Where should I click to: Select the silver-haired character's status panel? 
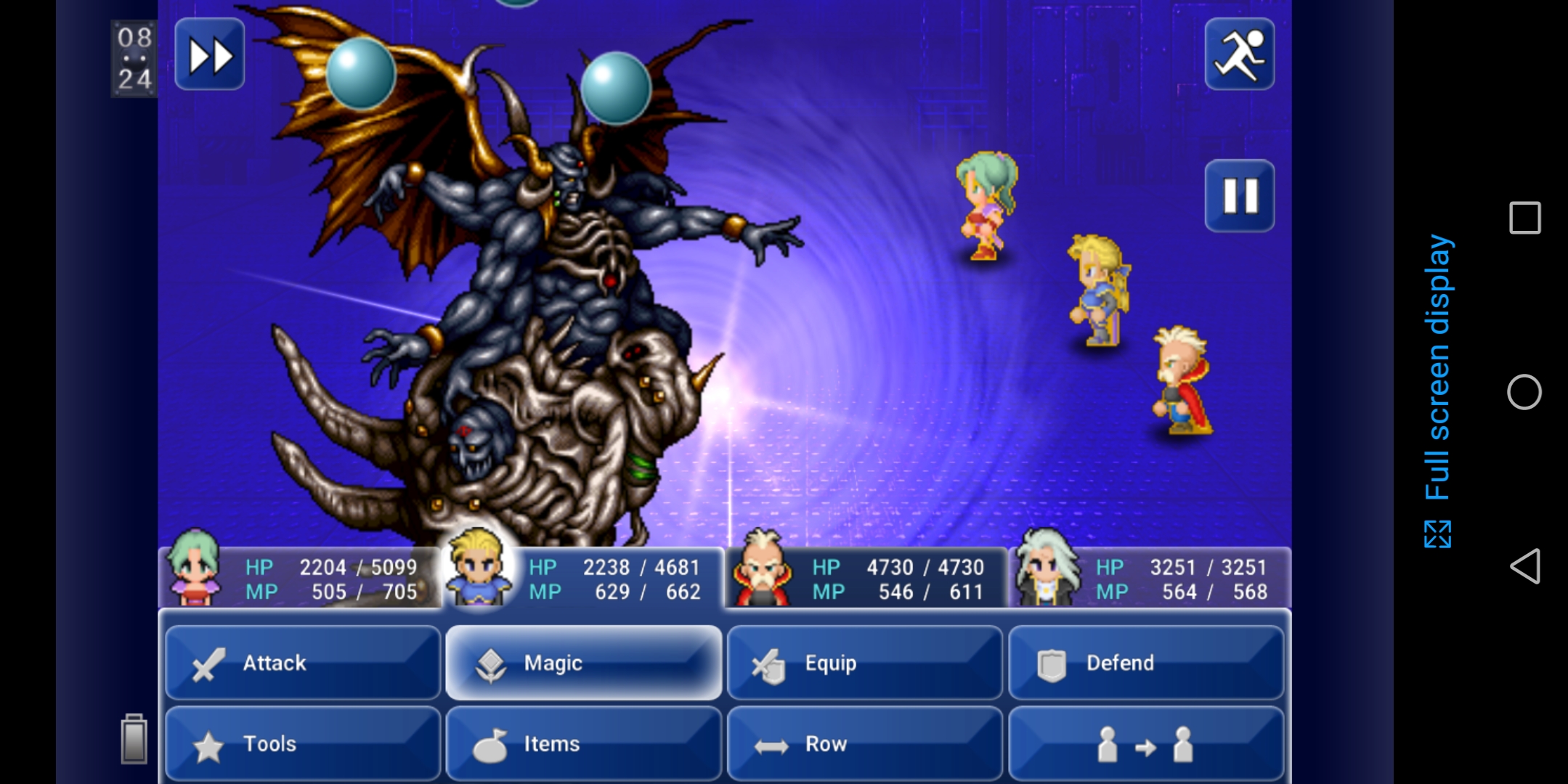click(x=1150, y=578)
